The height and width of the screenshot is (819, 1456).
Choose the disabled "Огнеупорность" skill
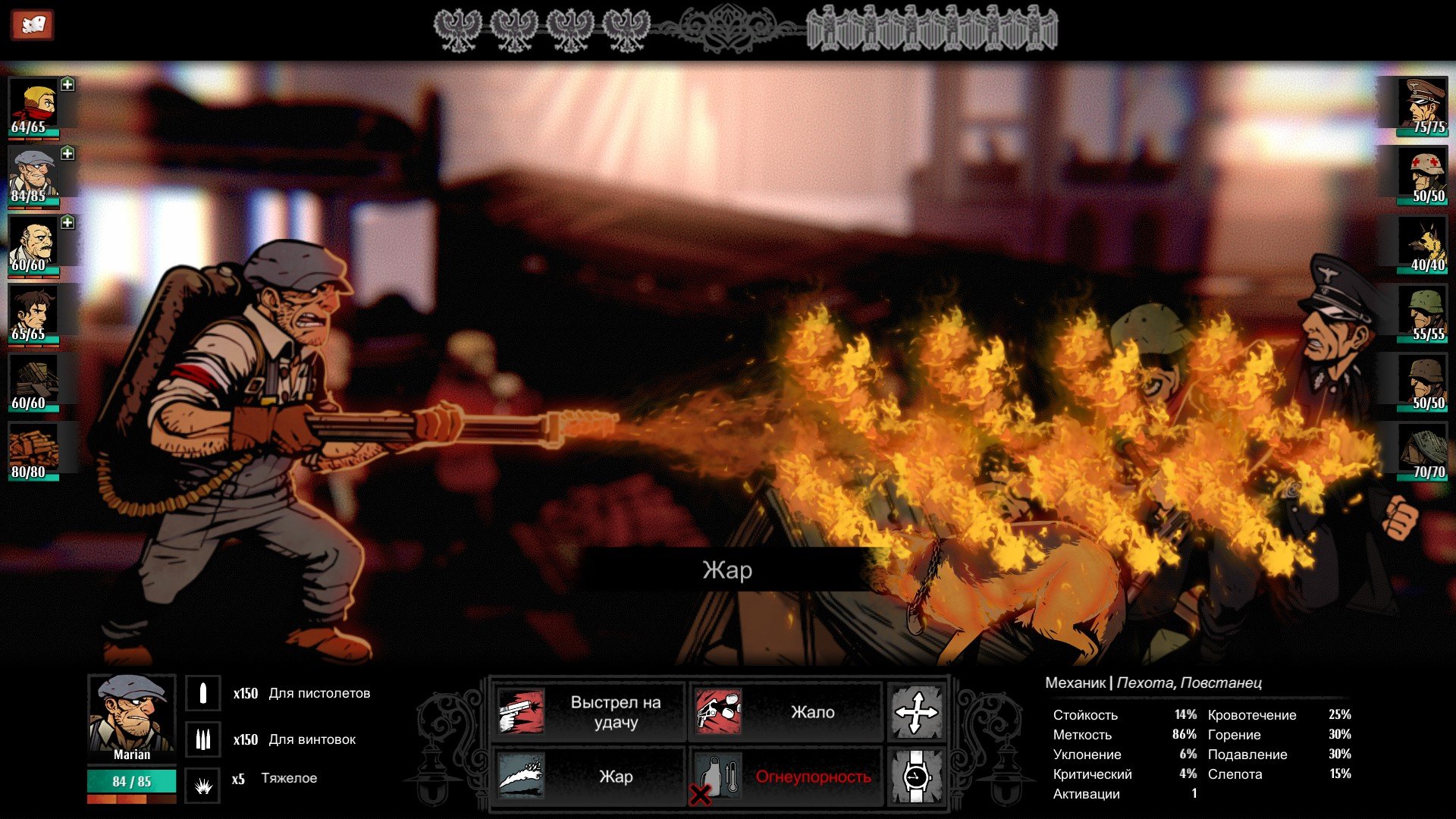tap(786, 777)
